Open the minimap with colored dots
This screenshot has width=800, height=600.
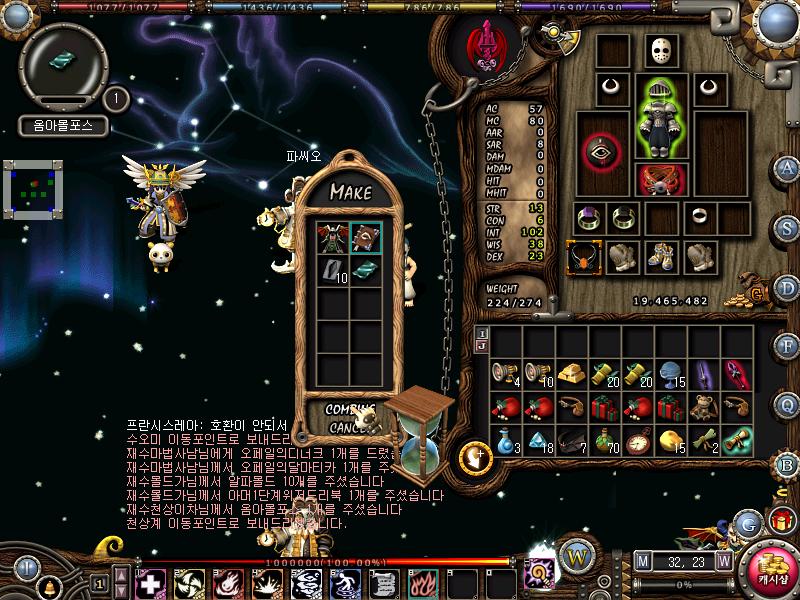[x=33, y=189]
